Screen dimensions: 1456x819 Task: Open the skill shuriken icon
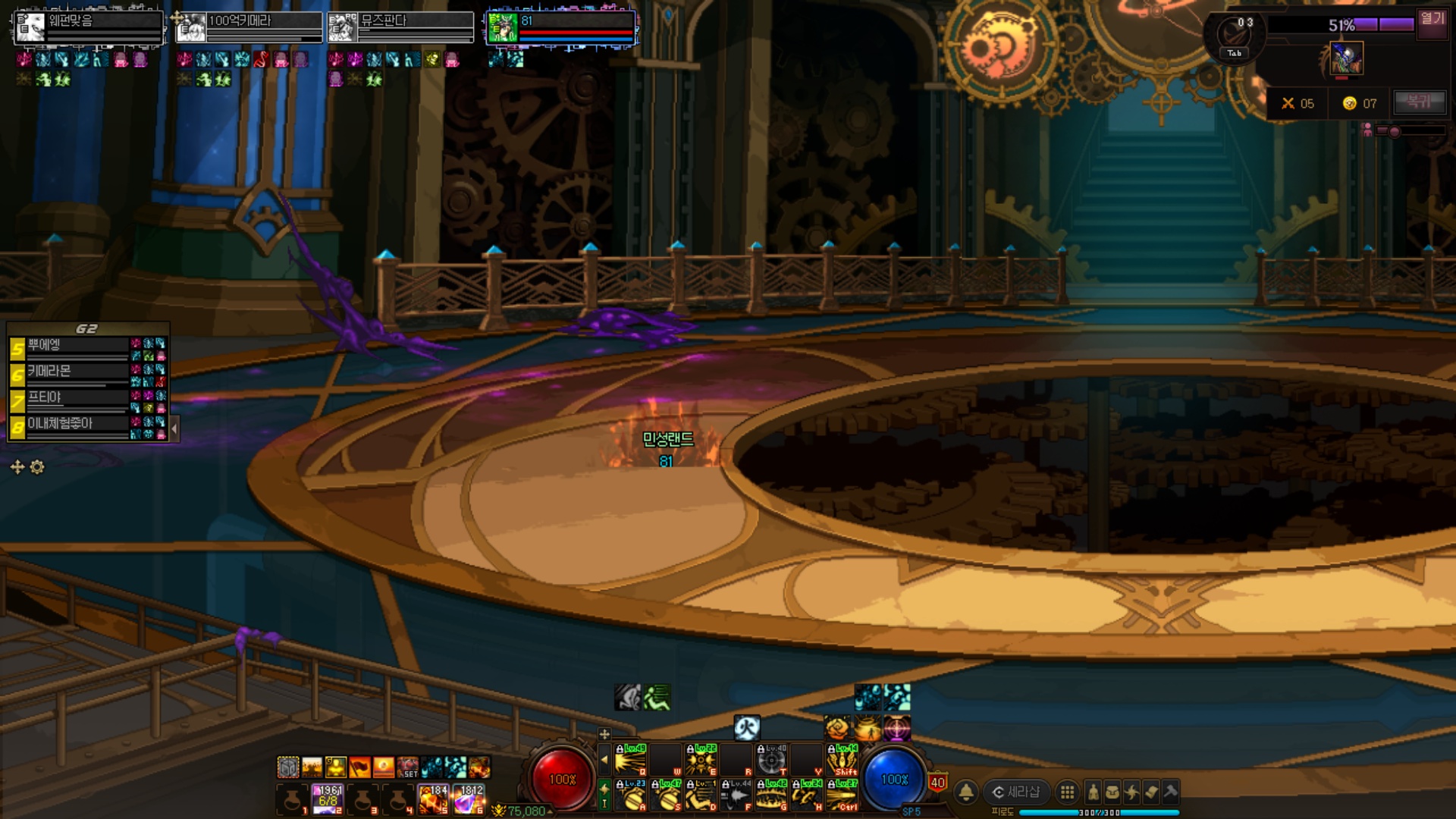point(1131,792)
